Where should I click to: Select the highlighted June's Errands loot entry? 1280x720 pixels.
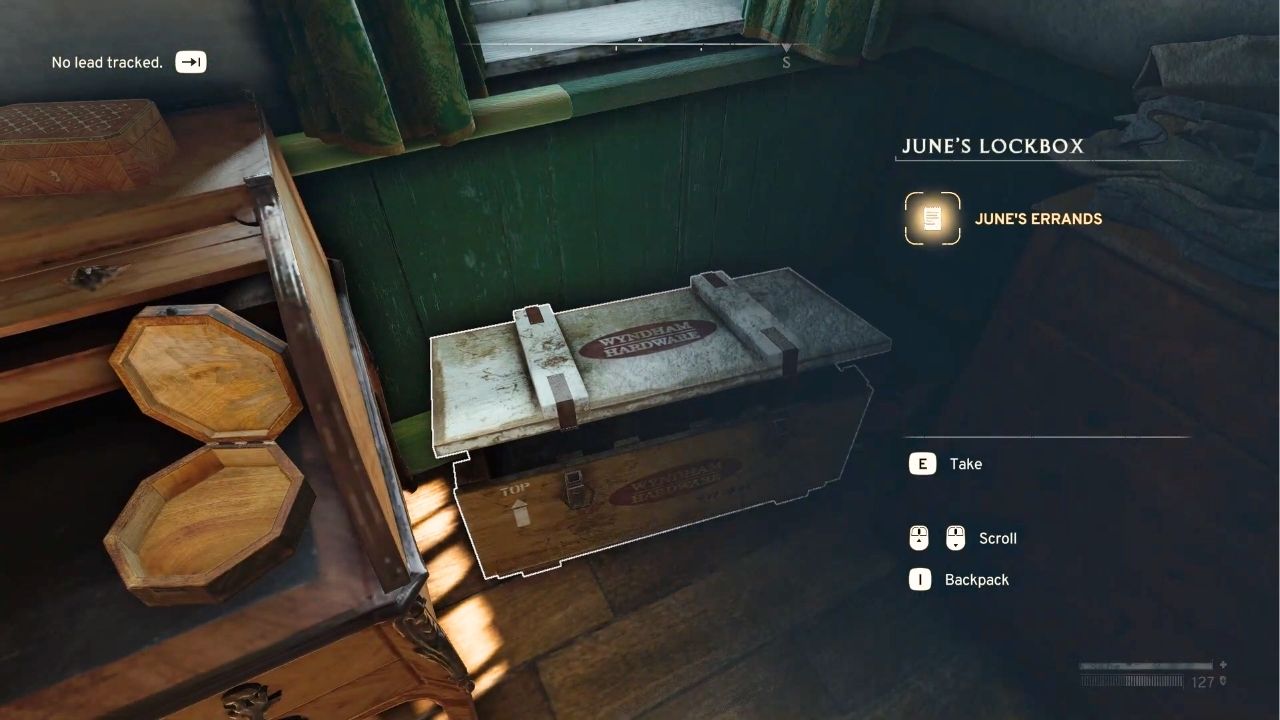click(1040, 218)
